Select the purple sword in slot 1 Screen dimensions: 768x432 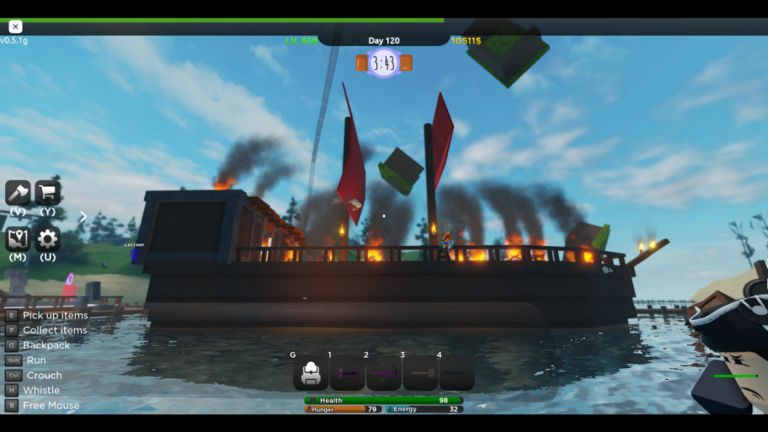click(x=347, y=373)
